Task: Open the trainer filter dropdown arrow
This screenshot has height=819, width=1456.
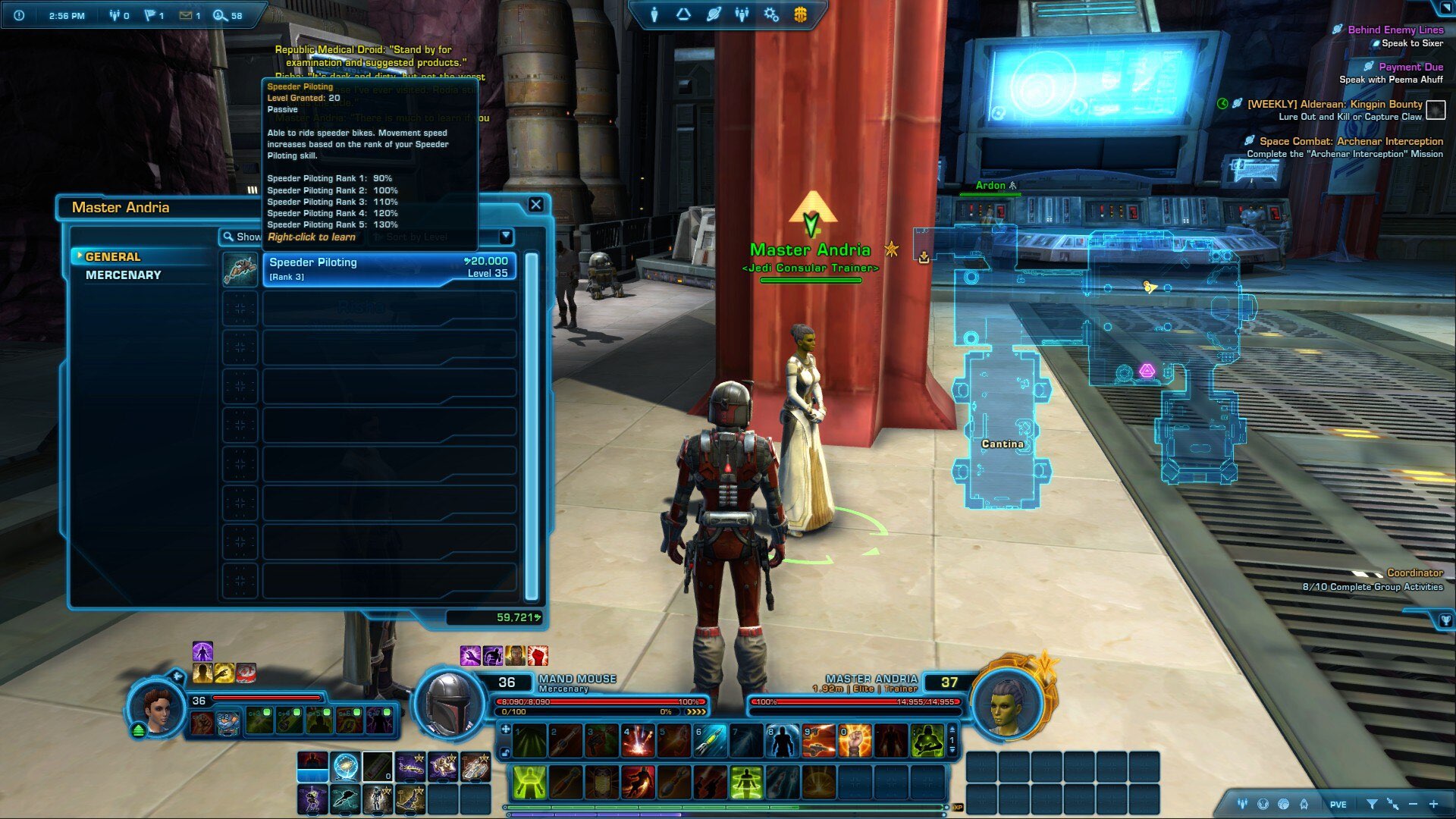Action: pos(506,236)
